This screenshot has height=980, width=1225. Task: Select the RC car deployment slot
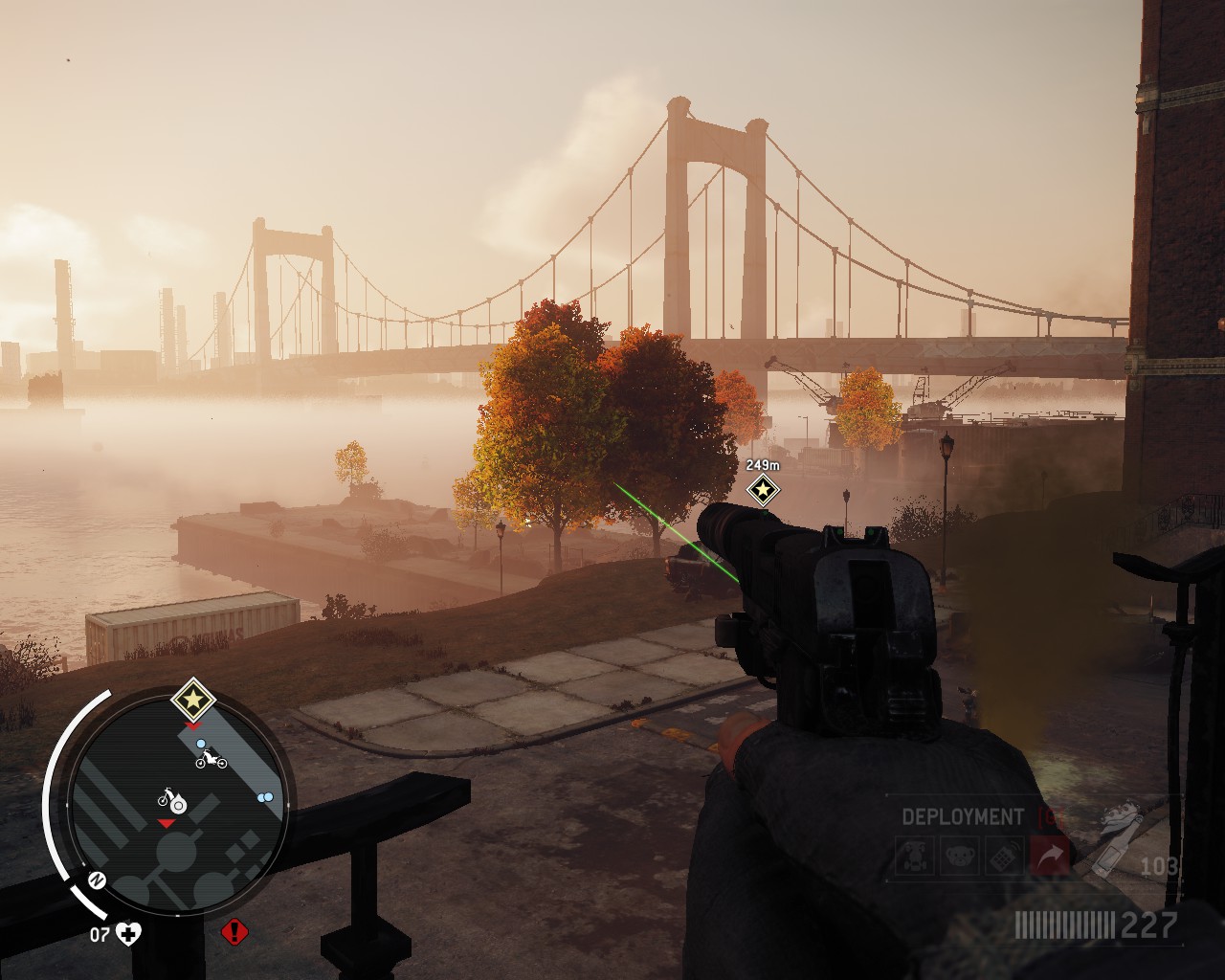915,857
